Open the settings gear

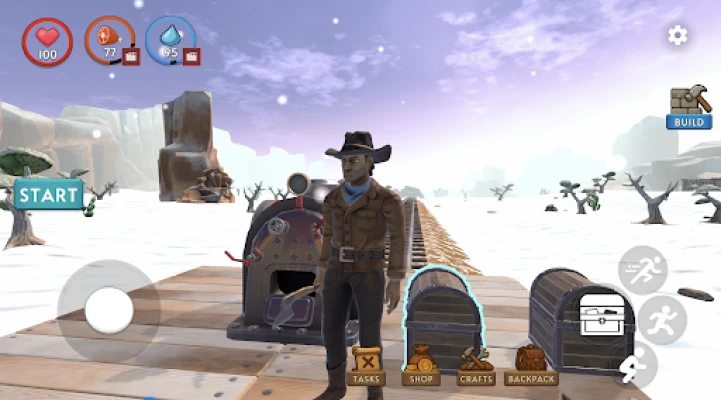coord(678,36)
